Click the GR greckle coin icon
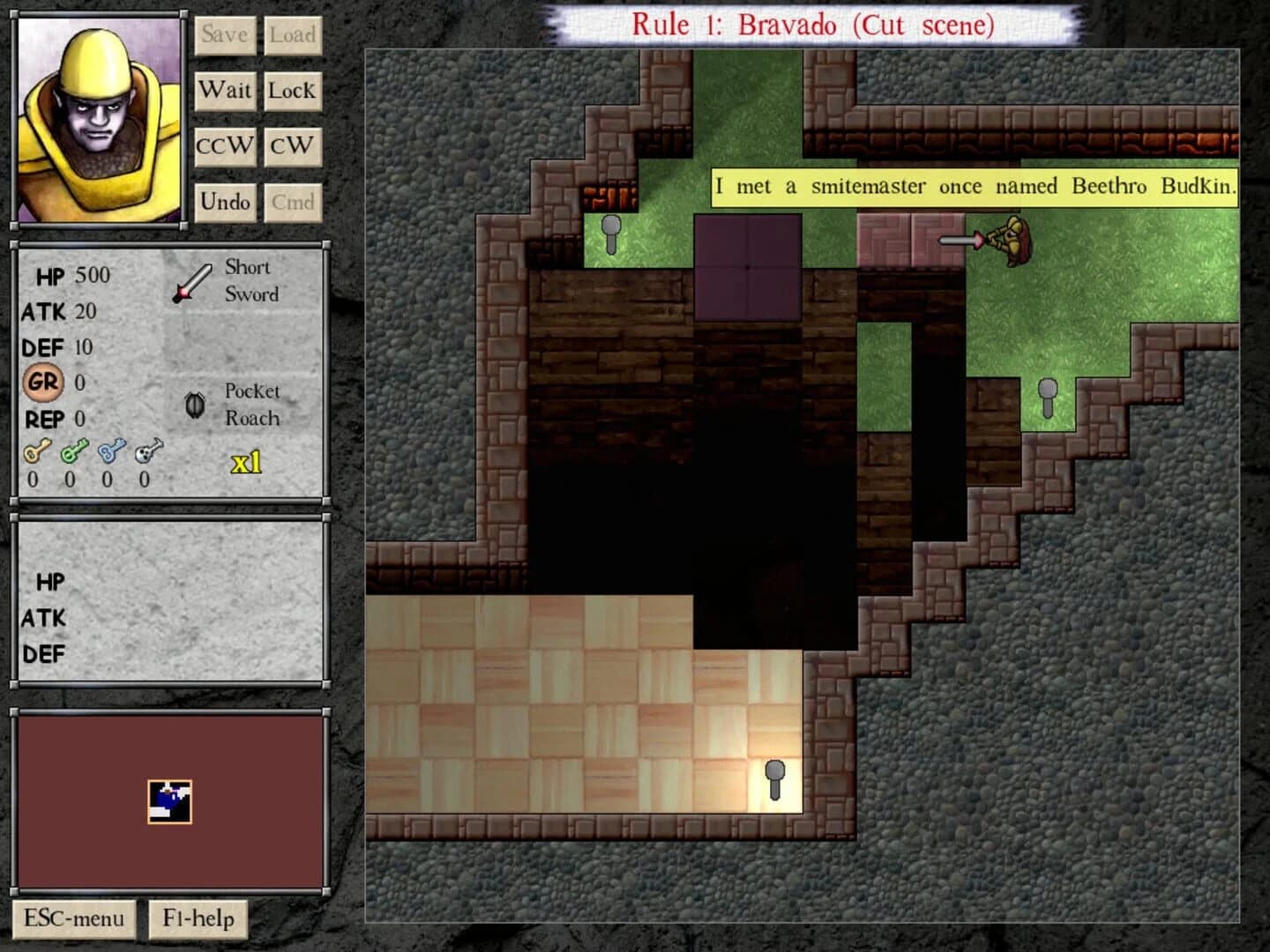 tap(43, 383)
